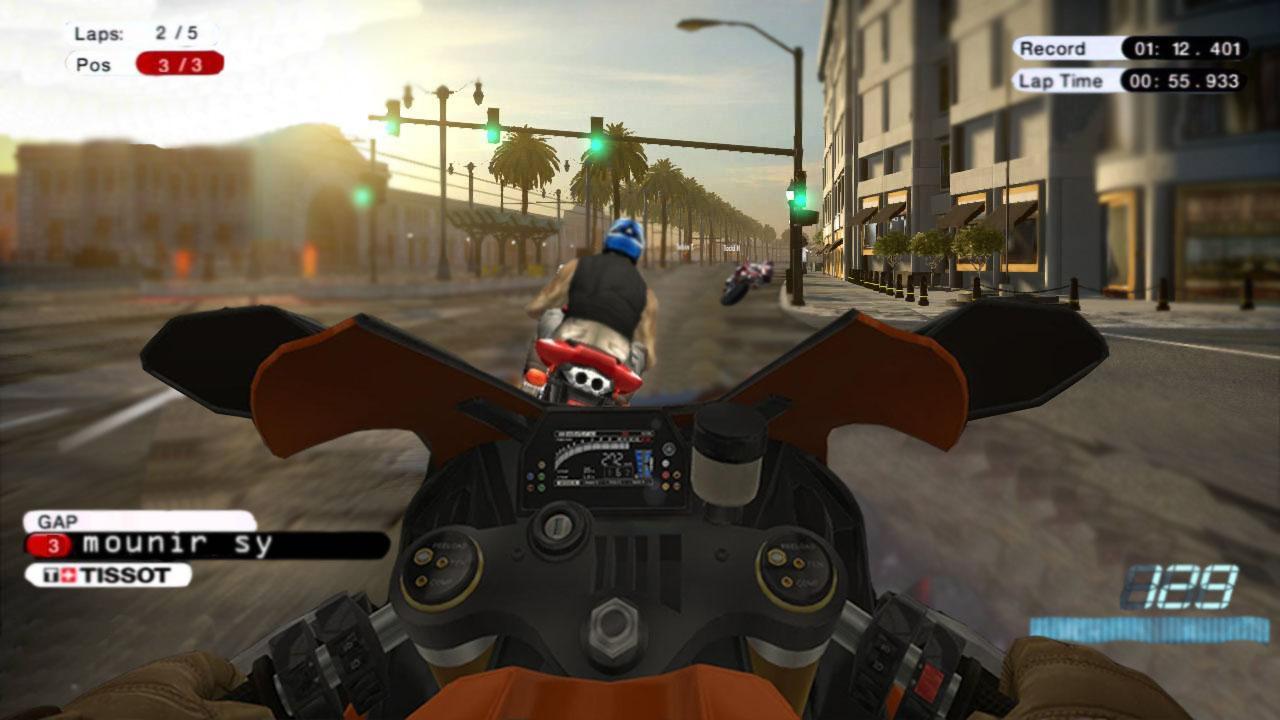Toggle the green indicator light on the left cluster
1280x720 pixels.
[x=540, y=477]
